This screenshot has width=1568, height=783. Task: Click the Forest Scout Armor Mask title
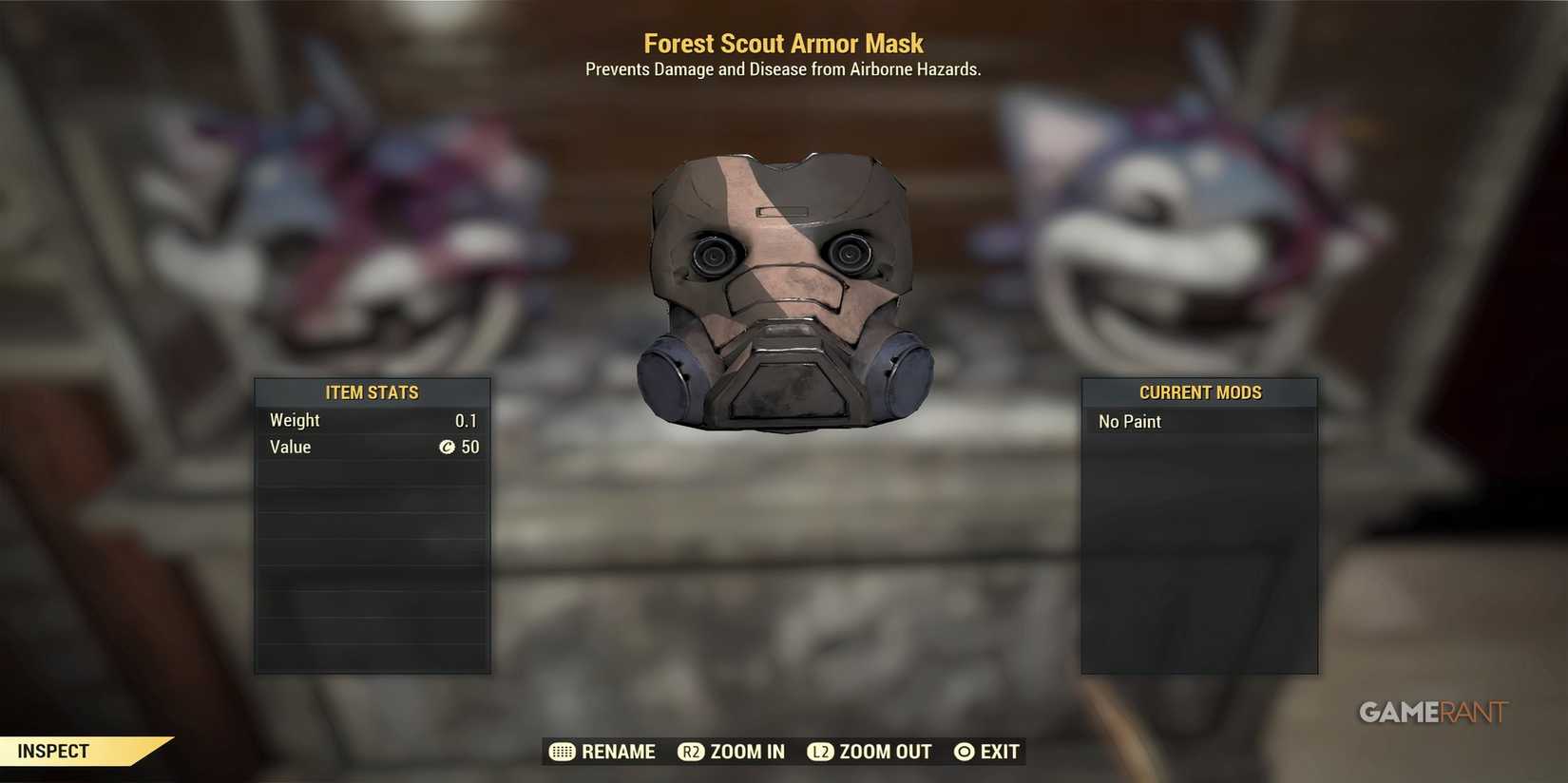(783, 43)
